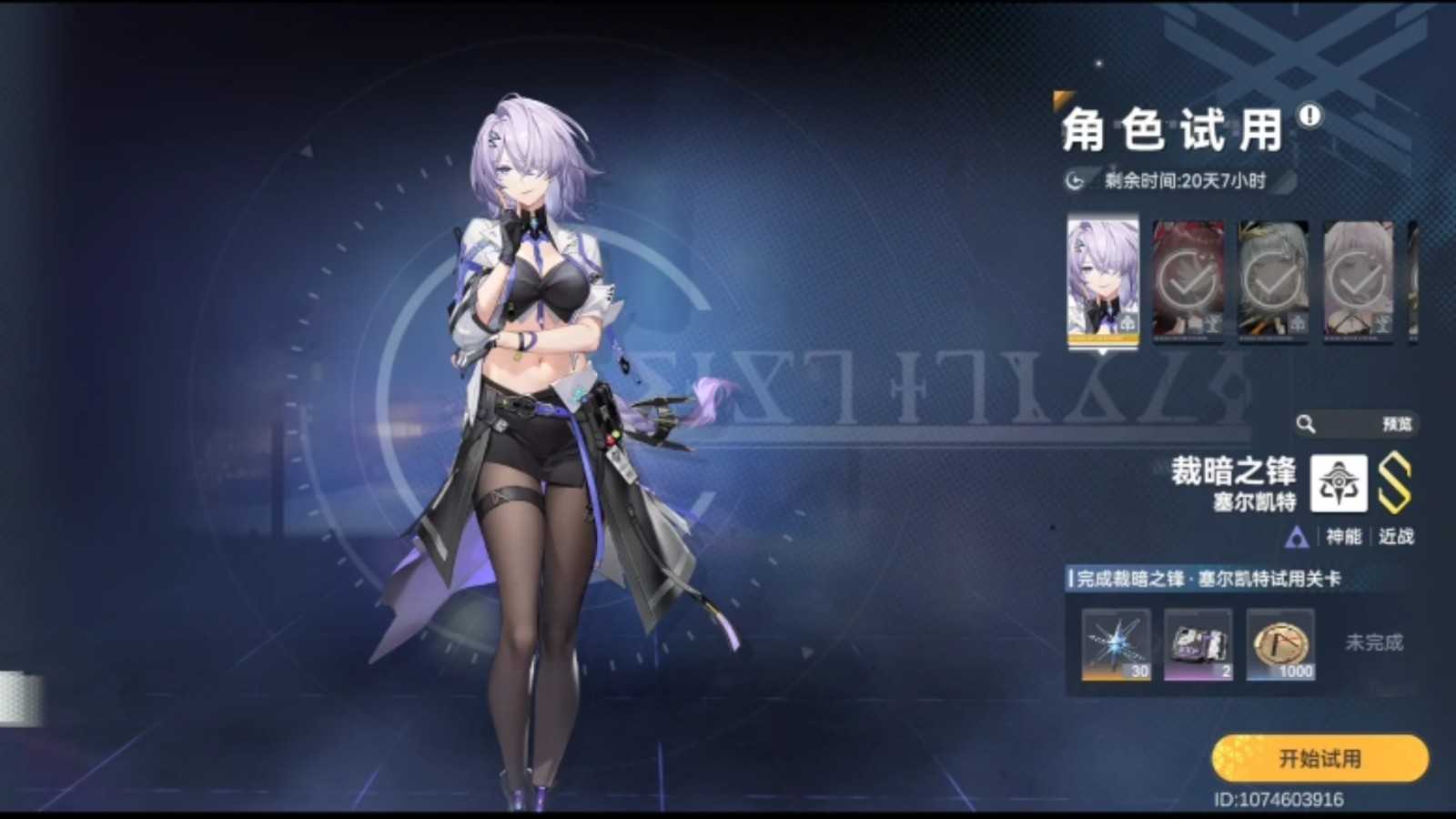Click the gold coin reward icon (x1000)
The width and height of the screenshot is (1456, 819).
click(1279, 646)
